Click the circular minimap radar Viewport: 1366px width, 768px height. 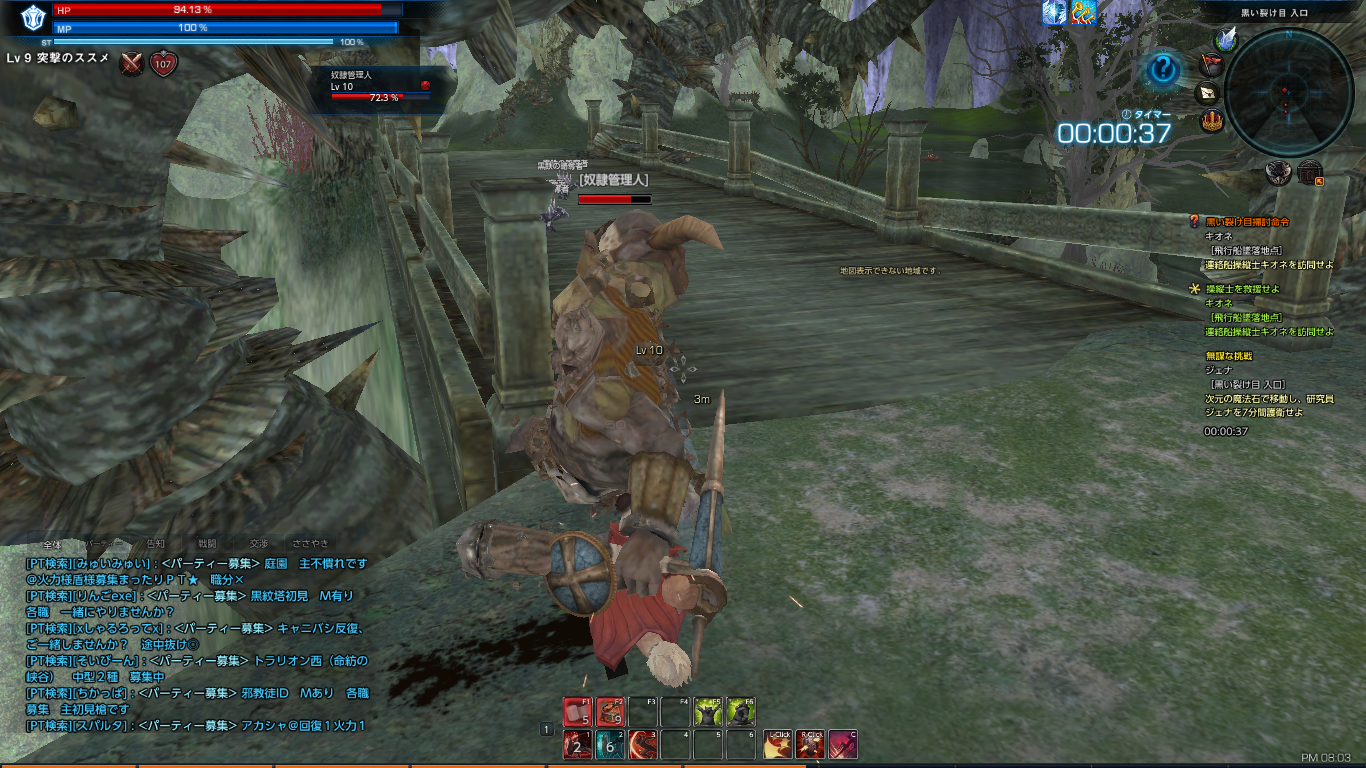(1288, 92)
